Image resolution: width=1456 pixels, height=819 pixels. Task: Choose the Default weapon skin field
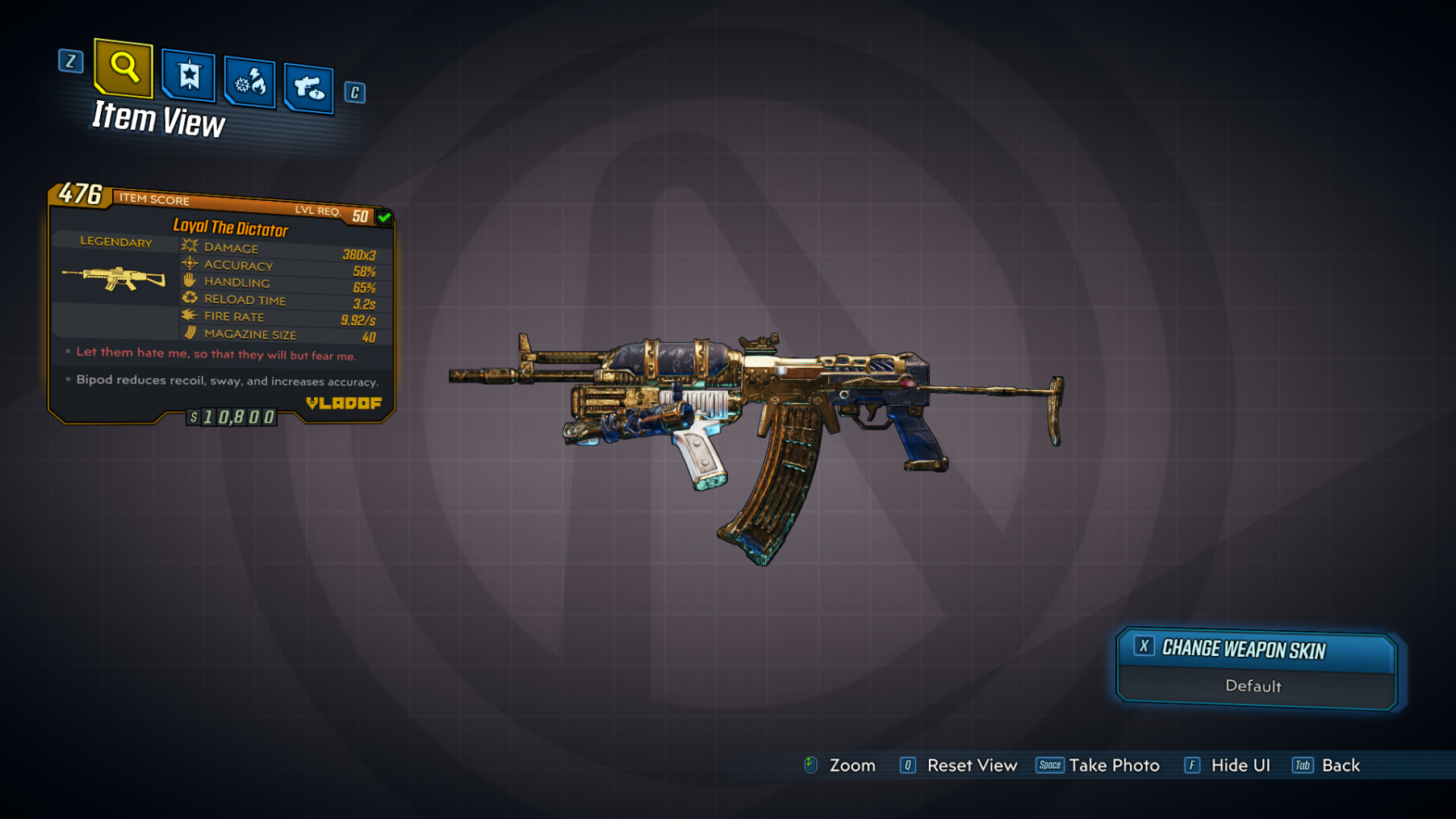coord(1253,687)
